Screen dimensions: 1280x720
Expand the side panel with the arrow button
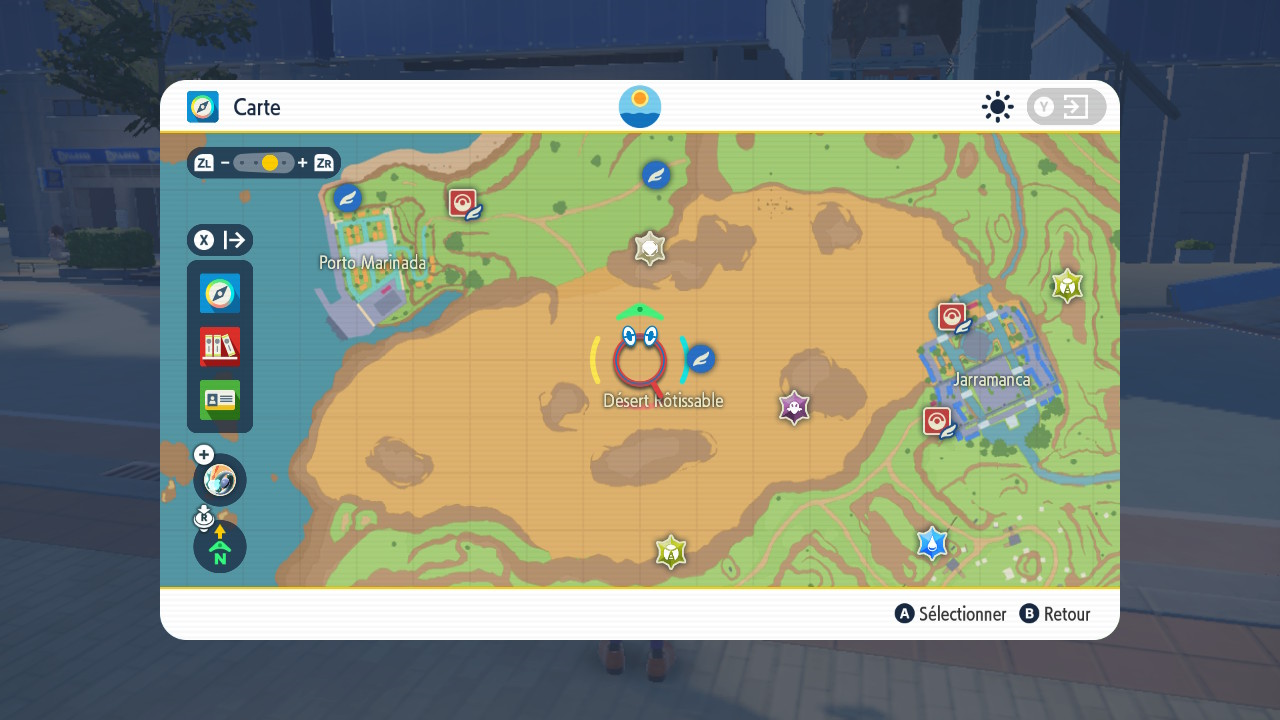tap(220, 240)
